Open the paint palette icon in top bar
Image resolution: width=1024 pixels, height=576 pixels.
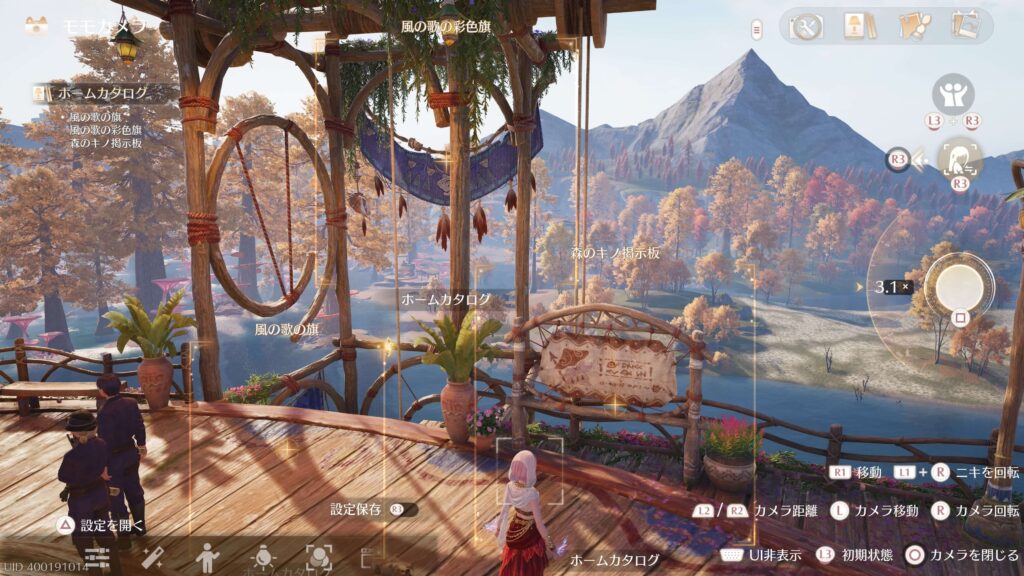[911, 27]
